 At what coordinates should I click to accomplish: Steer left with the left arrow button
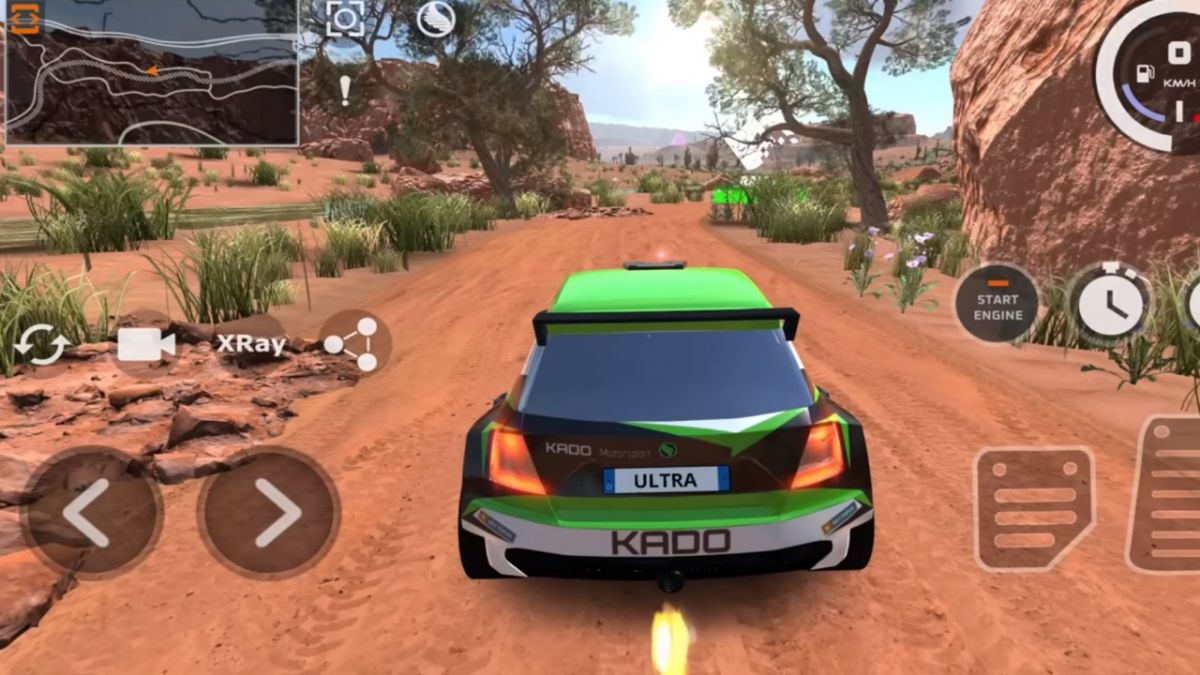click(x=91, y=512)
